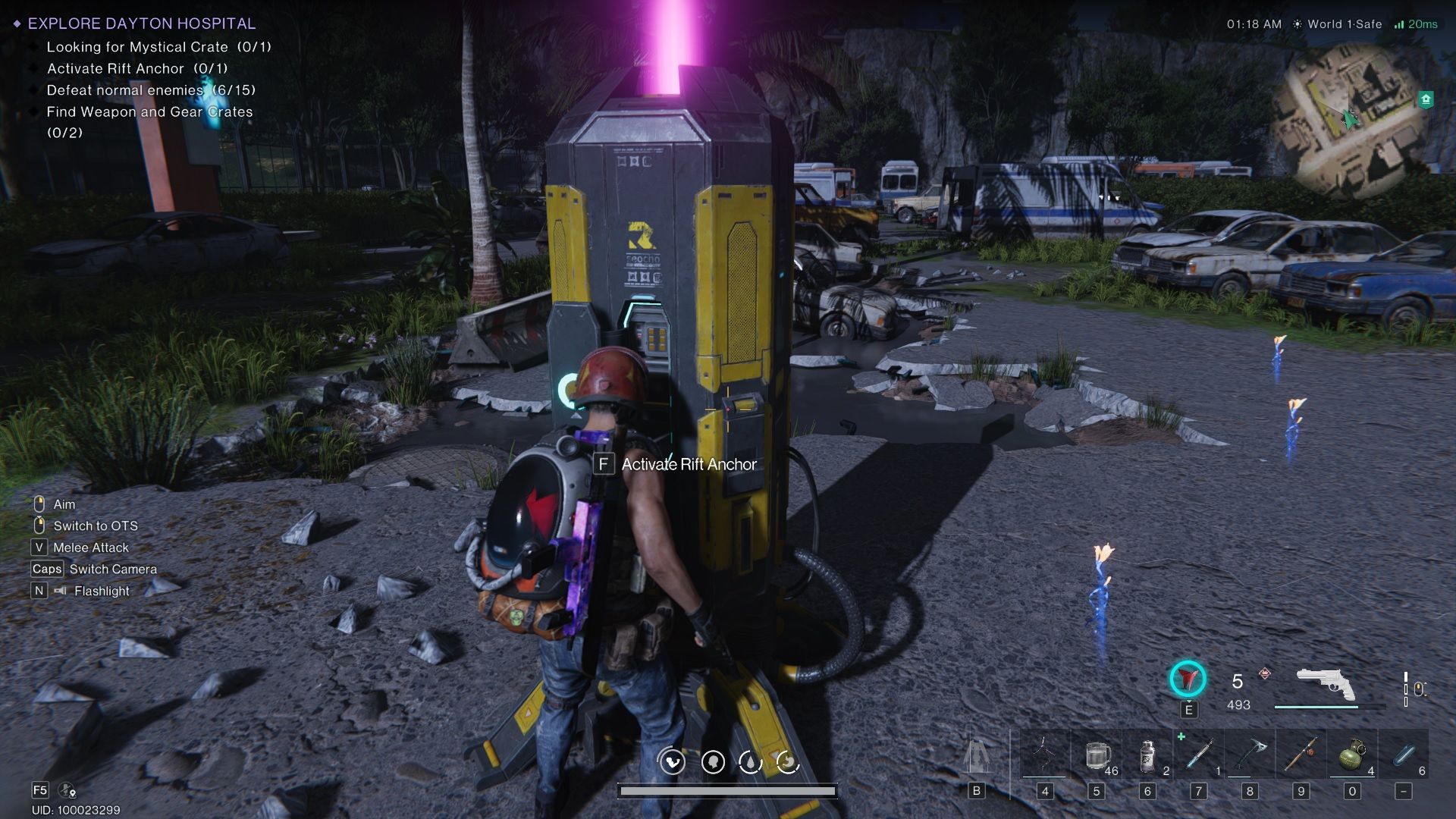1456x819 pixels.
Task: Select the grenade in hotbar slot 0
Action: 1351,755
